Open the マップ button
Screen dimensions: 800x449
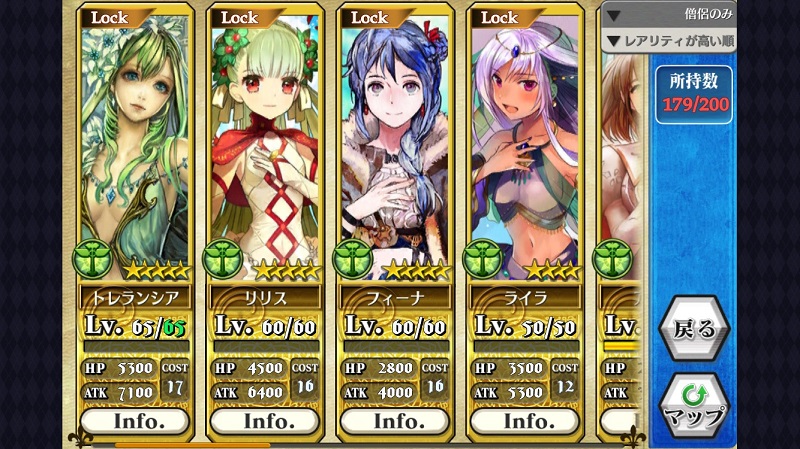[694, 403]
